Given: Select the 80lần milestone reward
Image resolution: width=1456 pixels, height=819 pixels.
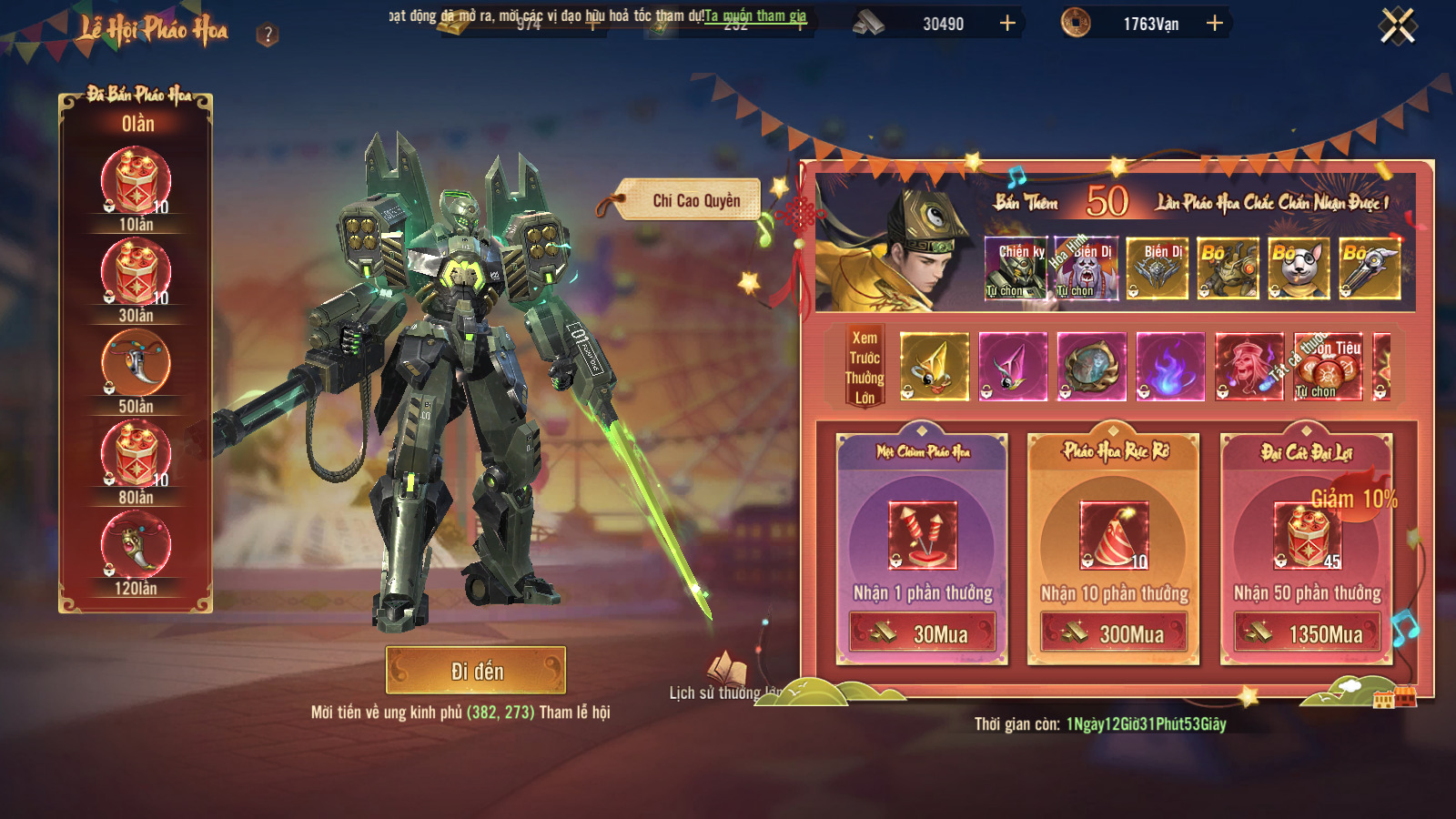Looking at the screenshot, I should point(136,454).
